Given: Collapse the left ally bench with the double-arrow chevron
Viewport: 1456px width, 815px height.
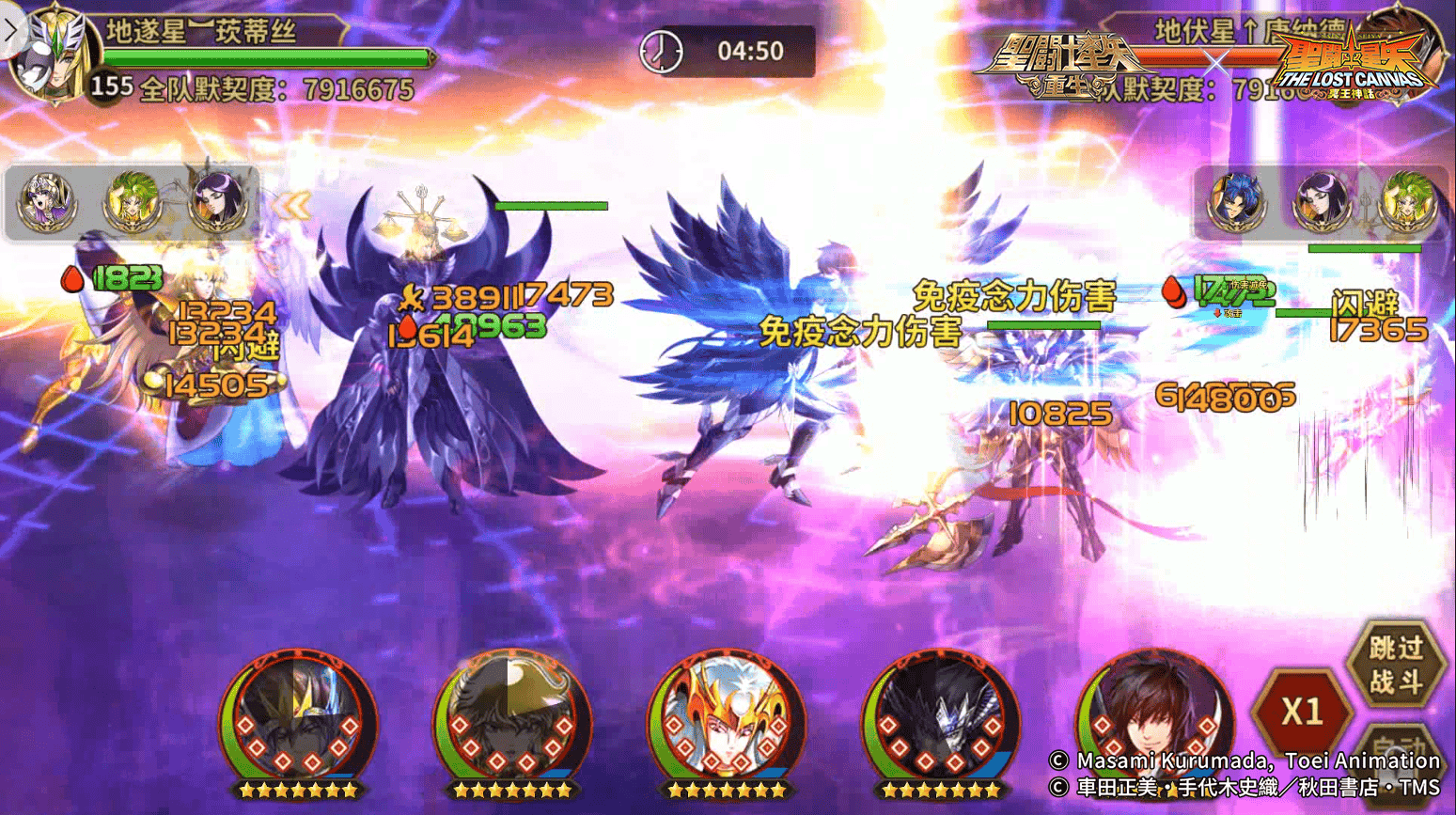Looking at the screenshot, I should (291, 205).
